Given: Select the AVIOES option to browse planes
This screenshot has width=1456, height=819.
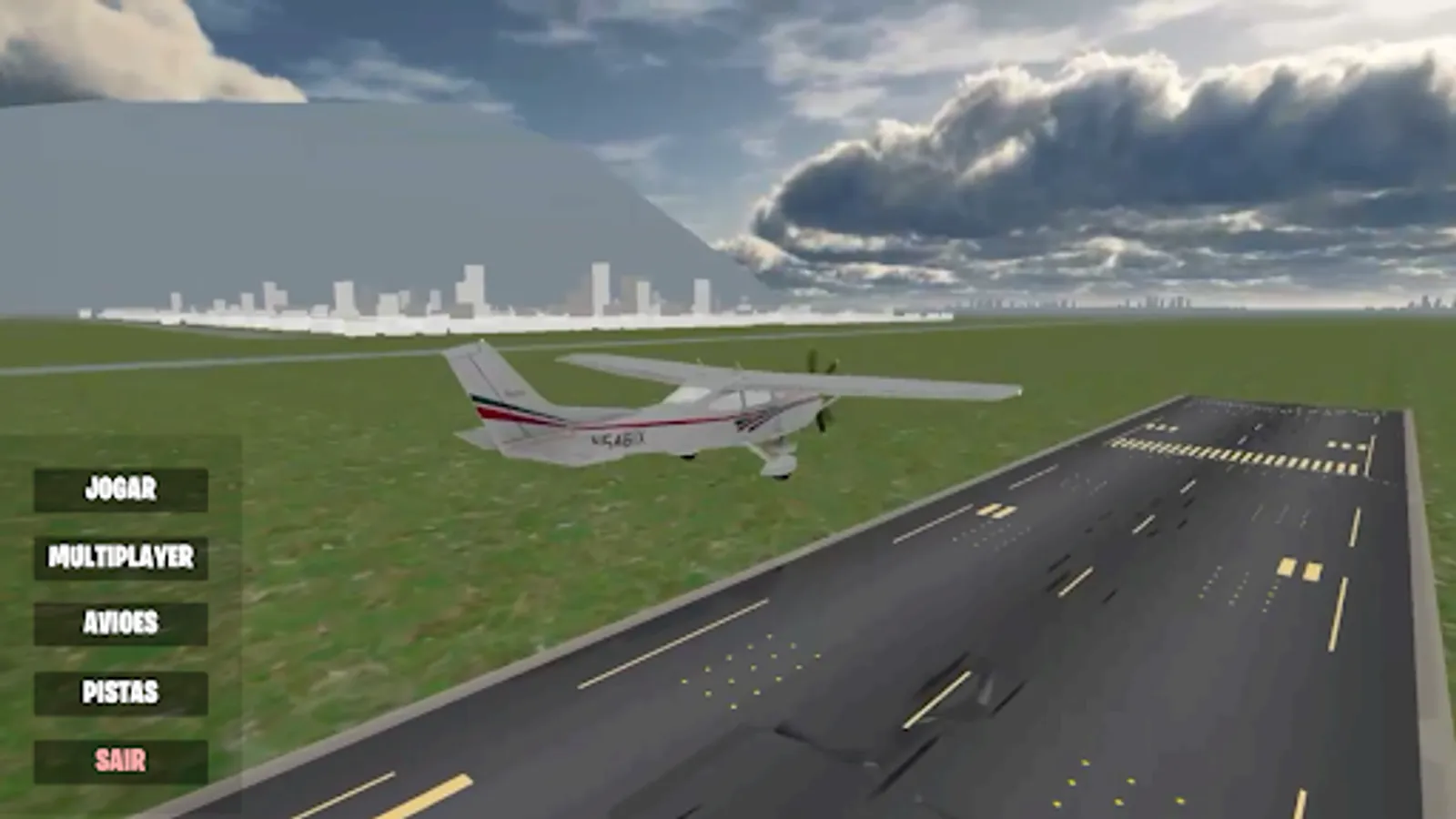Looking at the screenshot, I should click(119, 624).
